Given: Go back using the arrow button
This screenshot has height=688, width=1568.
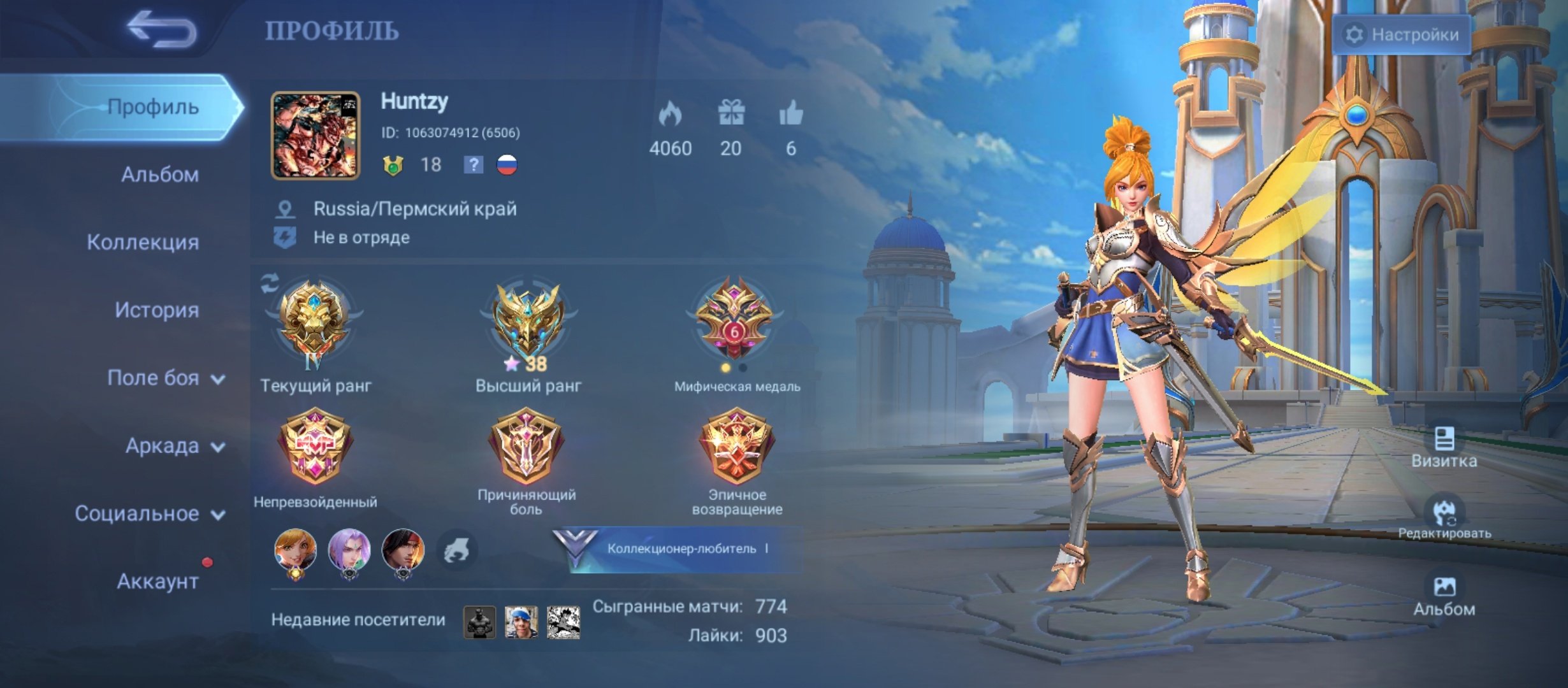Looking at the screenshot, I should (x=161, y=29).
